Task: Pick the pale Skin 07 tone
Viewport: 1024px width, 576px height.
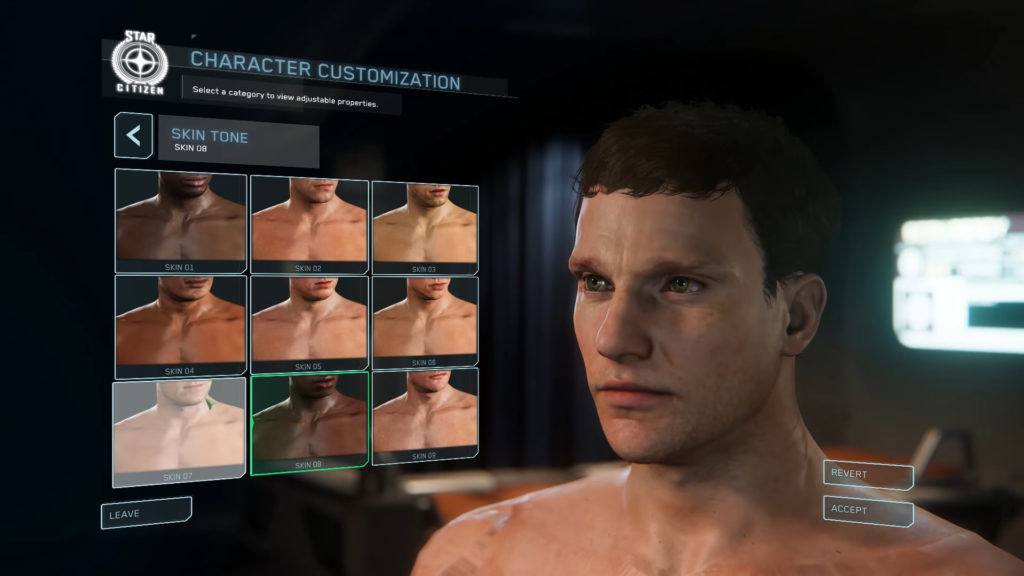Action: [x=180, y=431]
